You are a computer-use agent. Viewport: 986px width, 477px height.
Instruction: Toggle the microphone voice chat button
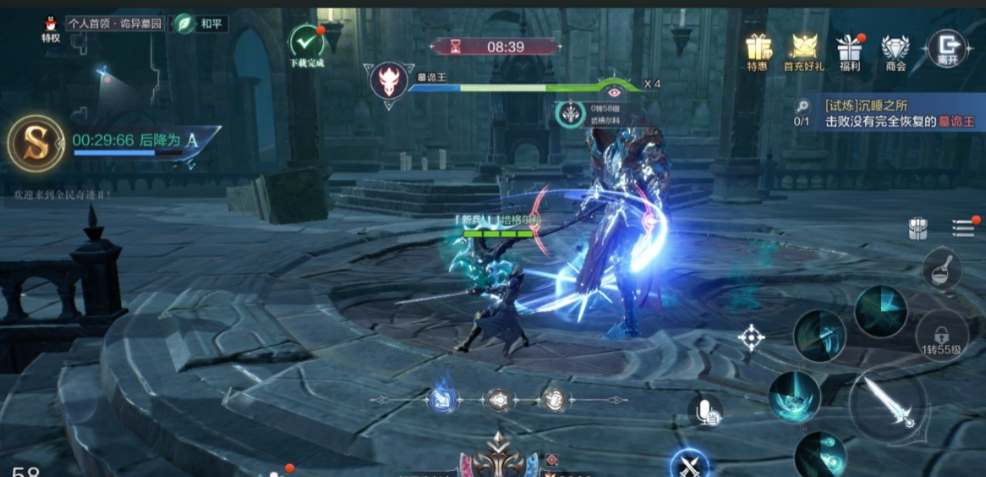705,409
